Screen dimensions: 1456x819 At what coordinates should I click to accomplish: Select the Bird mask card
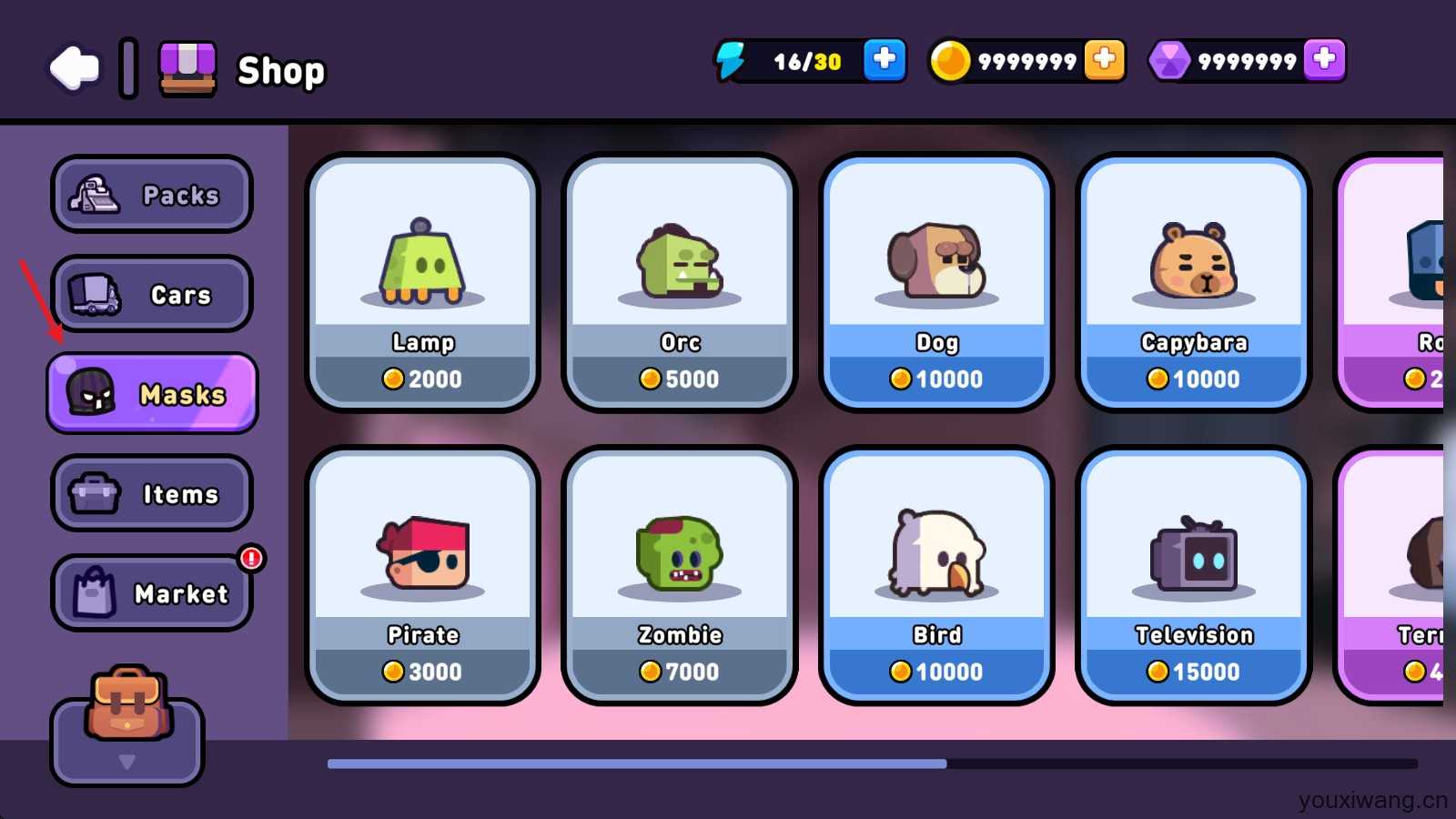click(936, 575)
